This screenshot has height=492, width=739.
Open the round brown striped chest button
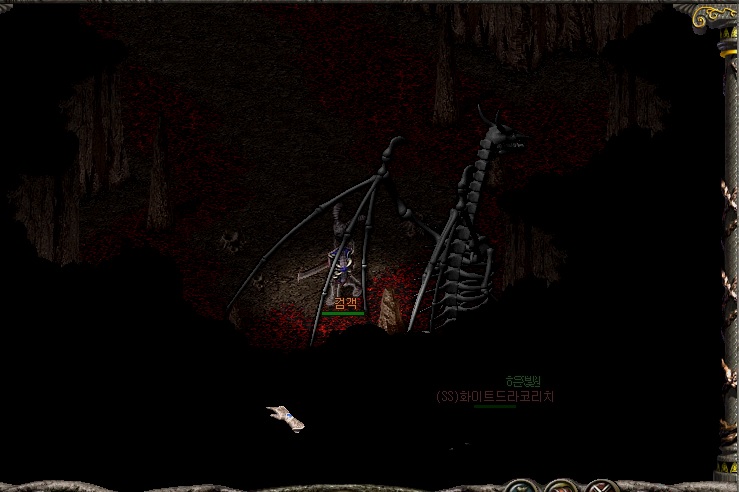click(559, 488)
